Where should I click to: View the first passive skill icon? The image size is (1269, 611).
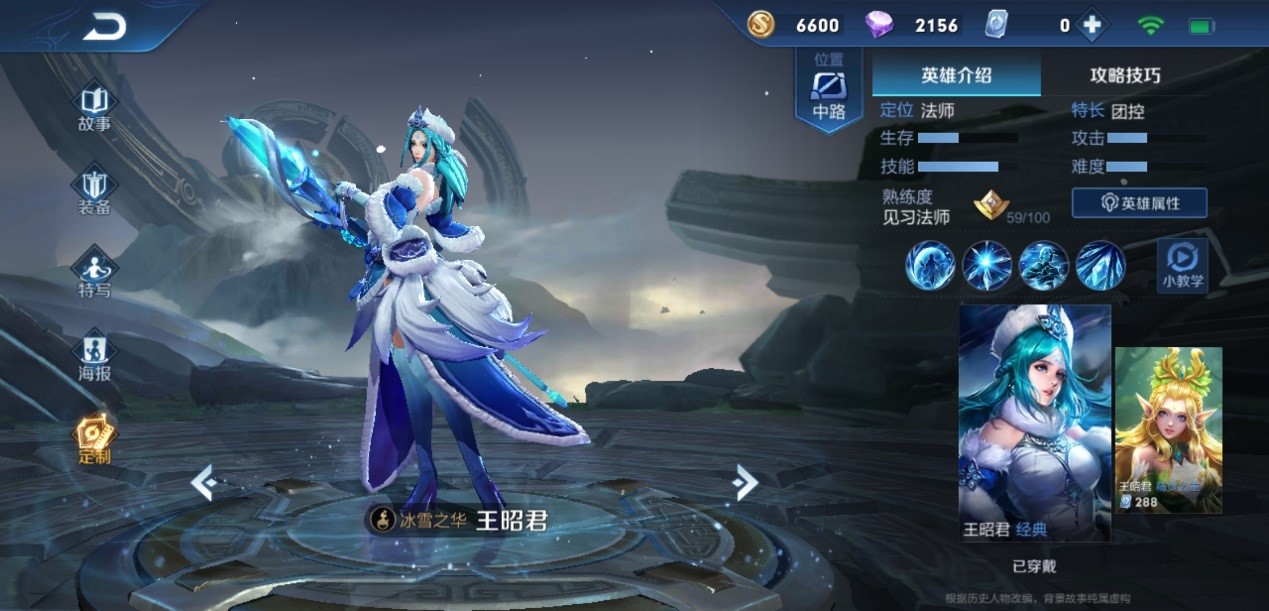pos(930,266)
